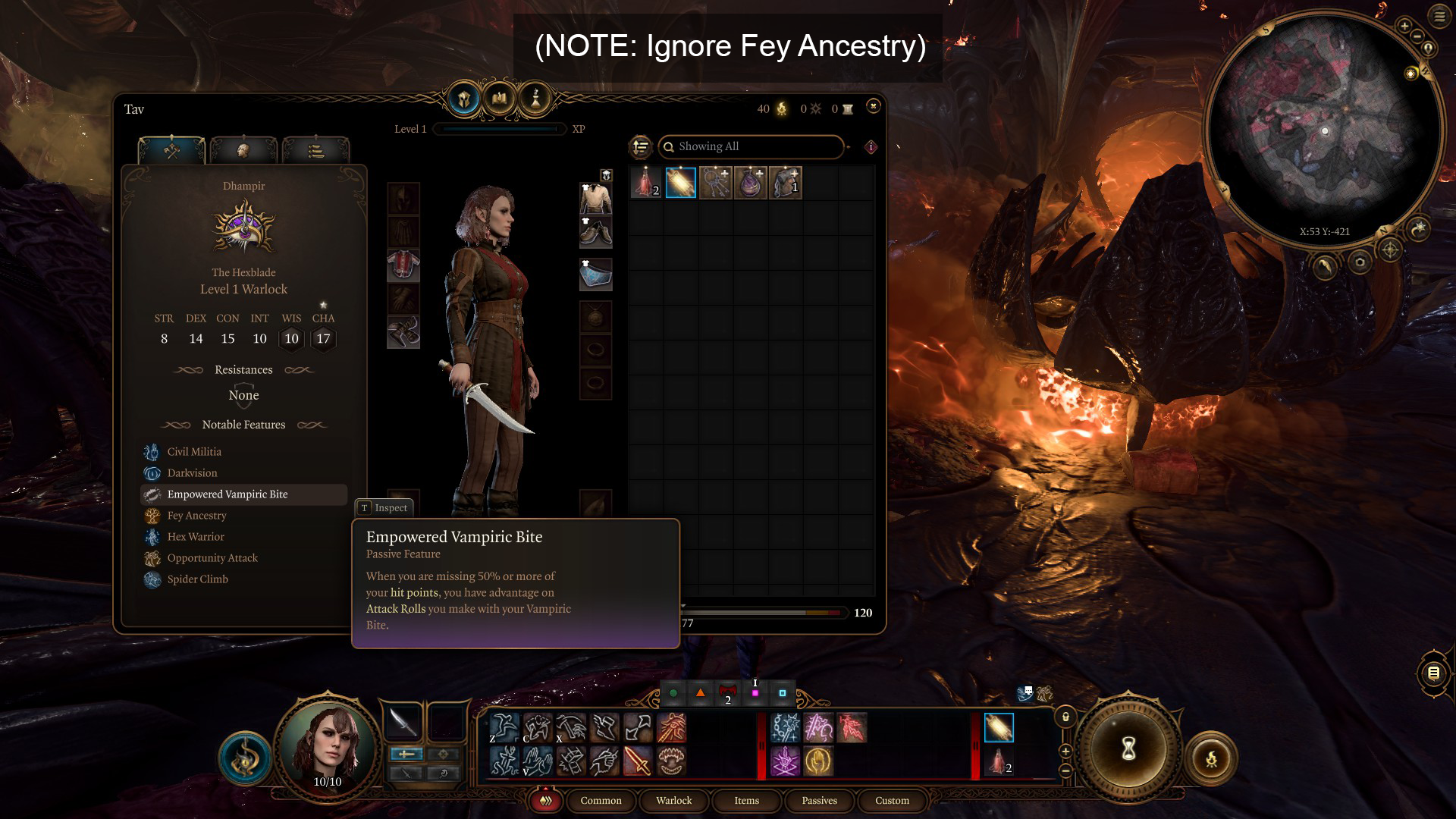This screenshot has width=1456, height=819.
Task: Click the inventory search field
Action: click(x=751, y=146)
